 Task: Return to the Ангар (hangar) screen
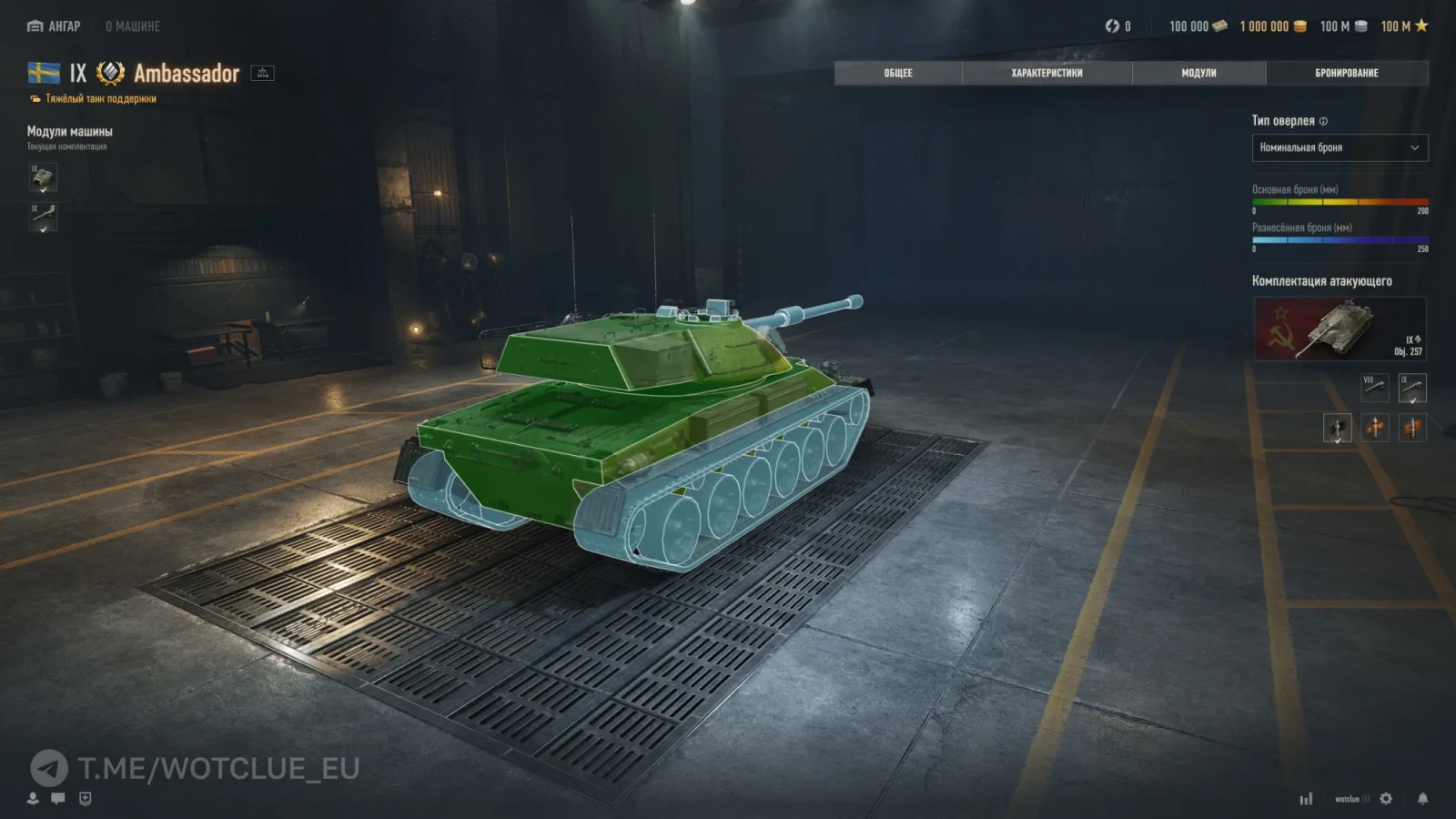pyautogui.click(x=55, y=26)
